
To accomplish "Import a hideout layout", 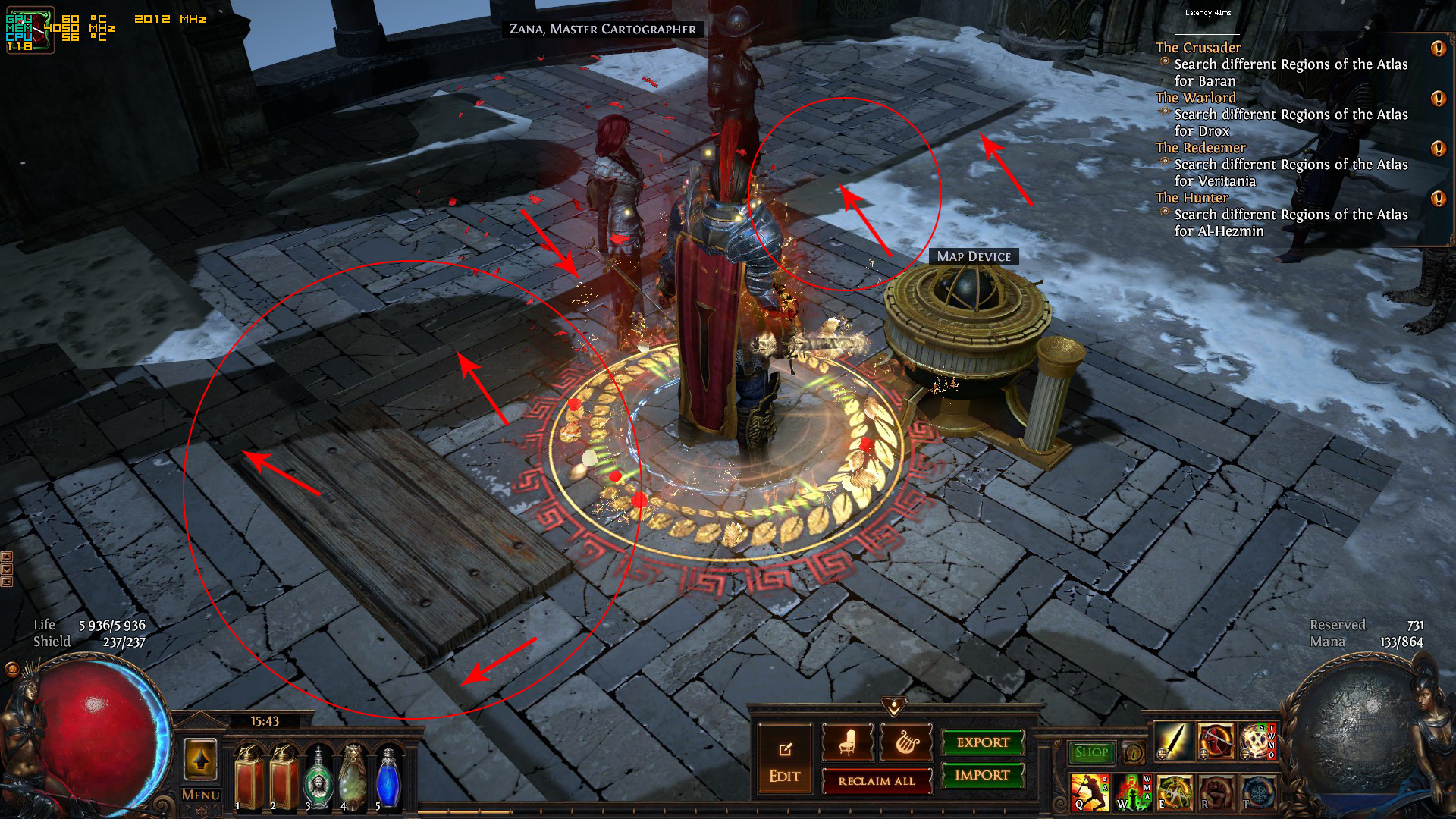I will (x=982, y=775).
